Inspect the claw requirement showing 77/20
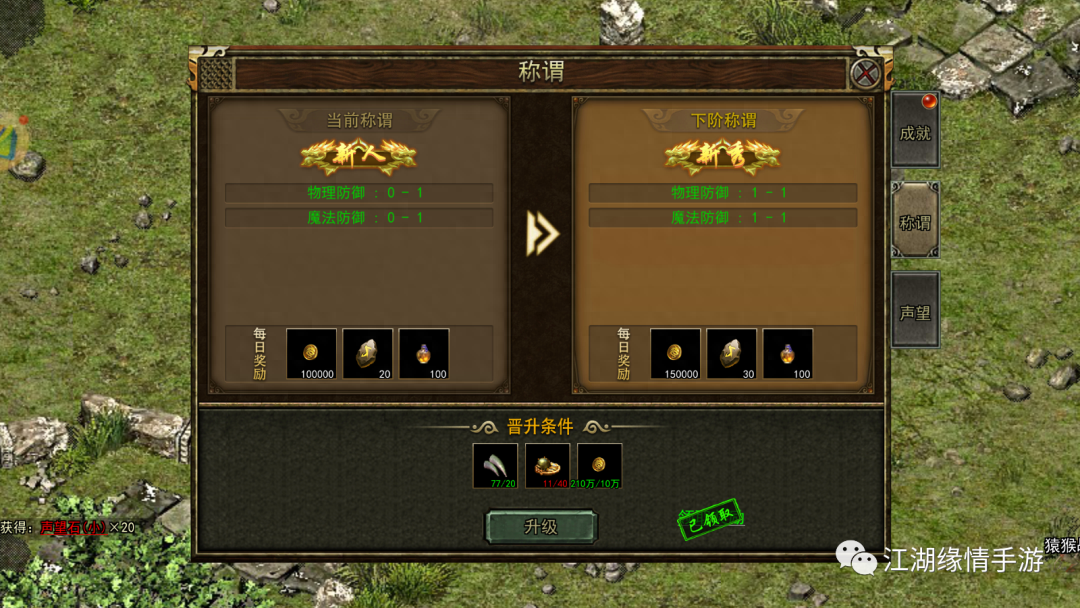1080x608 pixels. point(496,466)
